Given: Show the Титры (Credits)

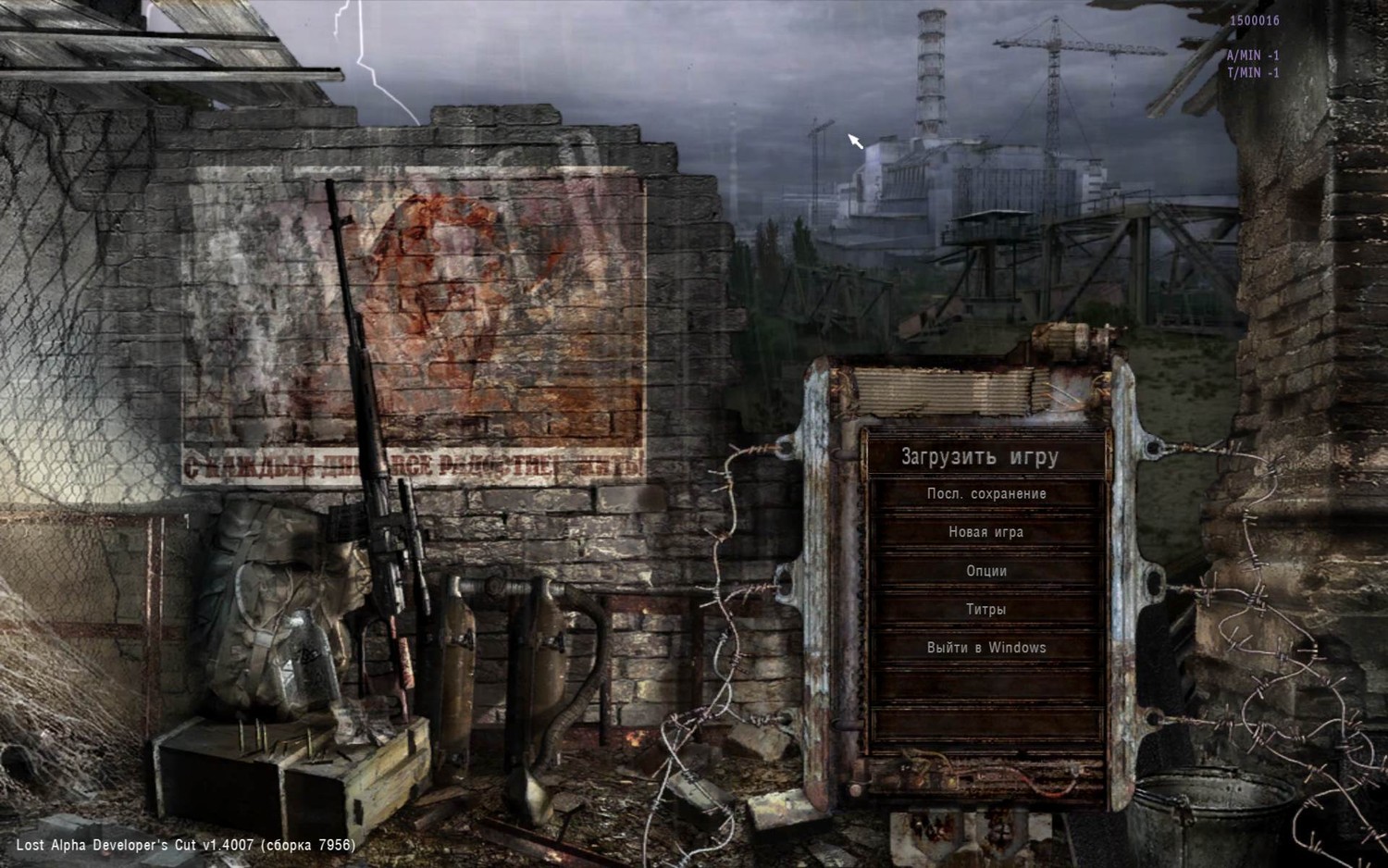Looking at the screenshot, I should click(986, 610).
